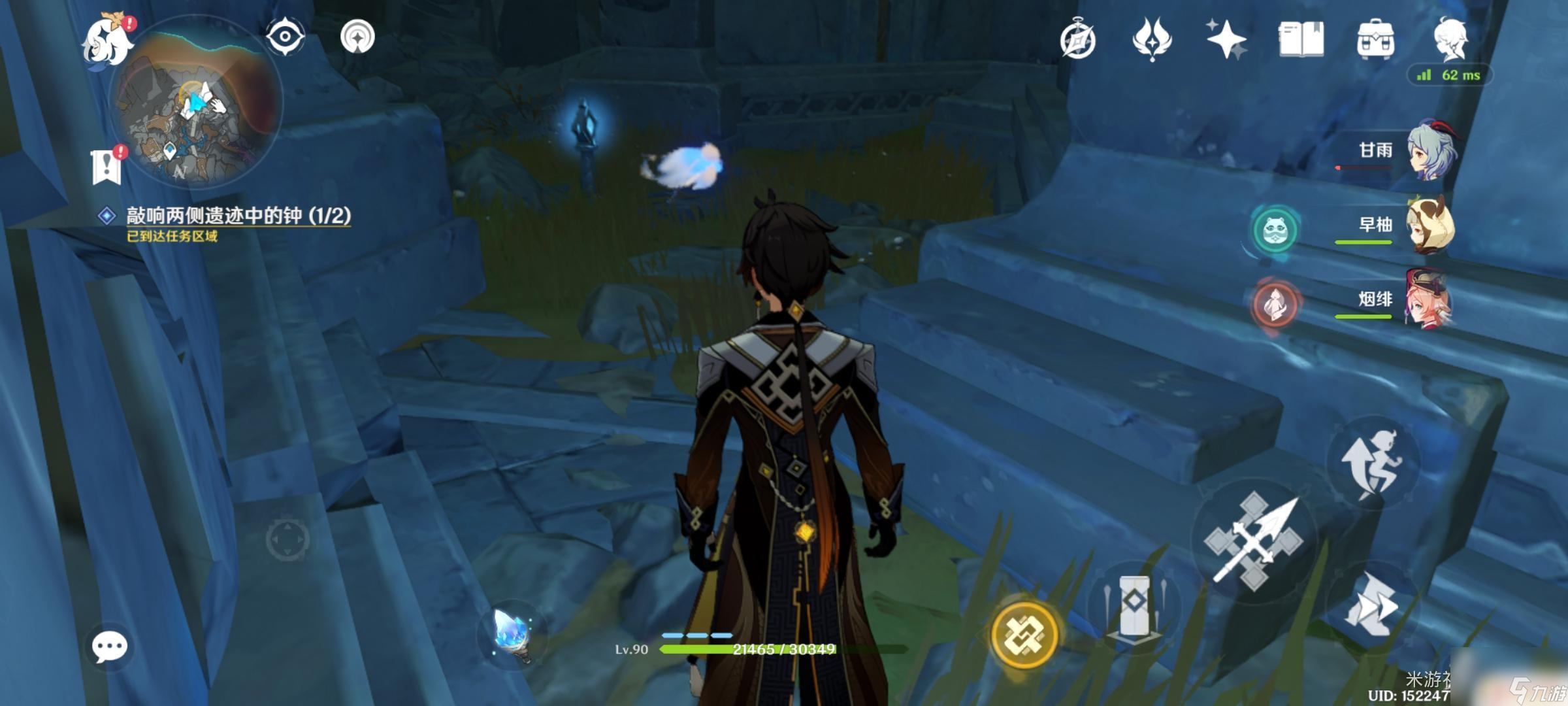Switch to party member 甘雨

(x=1429, y=152)
